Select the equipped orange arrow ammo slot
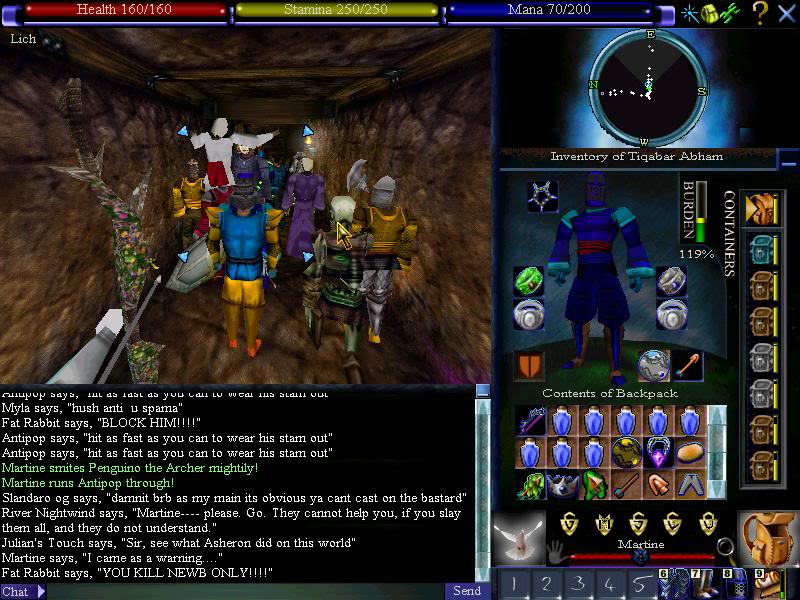This screenshot has height=600, width=800. pyautogui.click(x=687, y=365)
